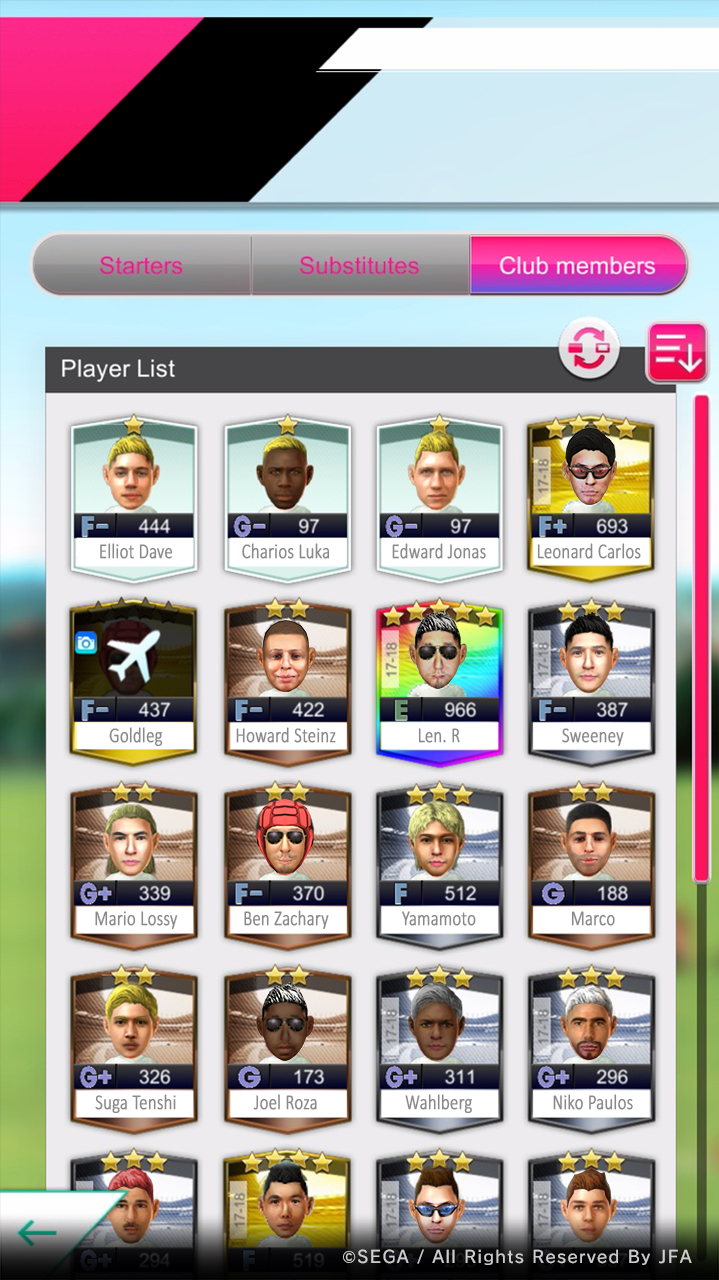Open the sort order button
Viewport: 719px width, 1280px height.
[x=677, y=353]
